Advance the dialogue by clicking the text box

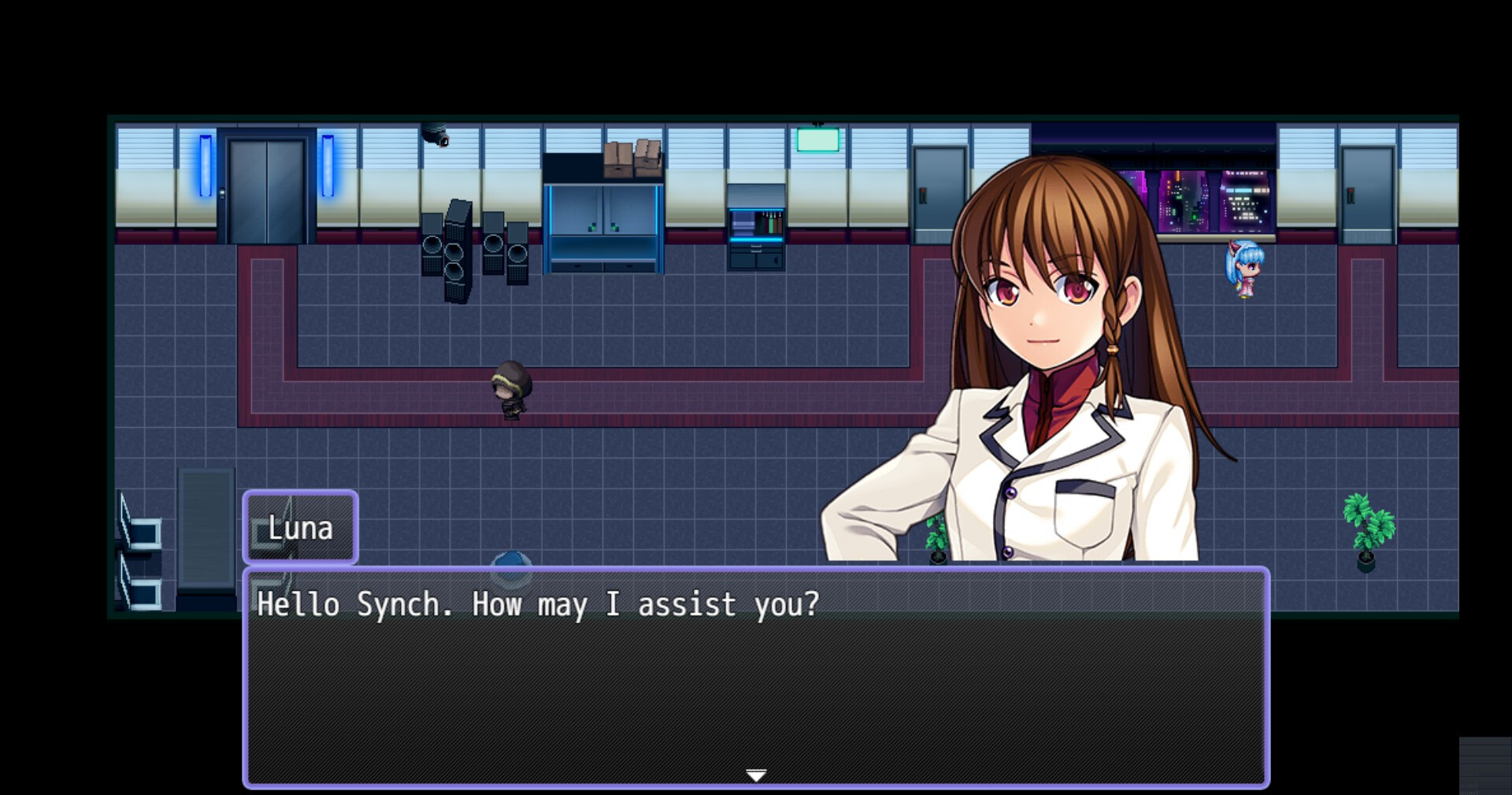pos(756,678)
